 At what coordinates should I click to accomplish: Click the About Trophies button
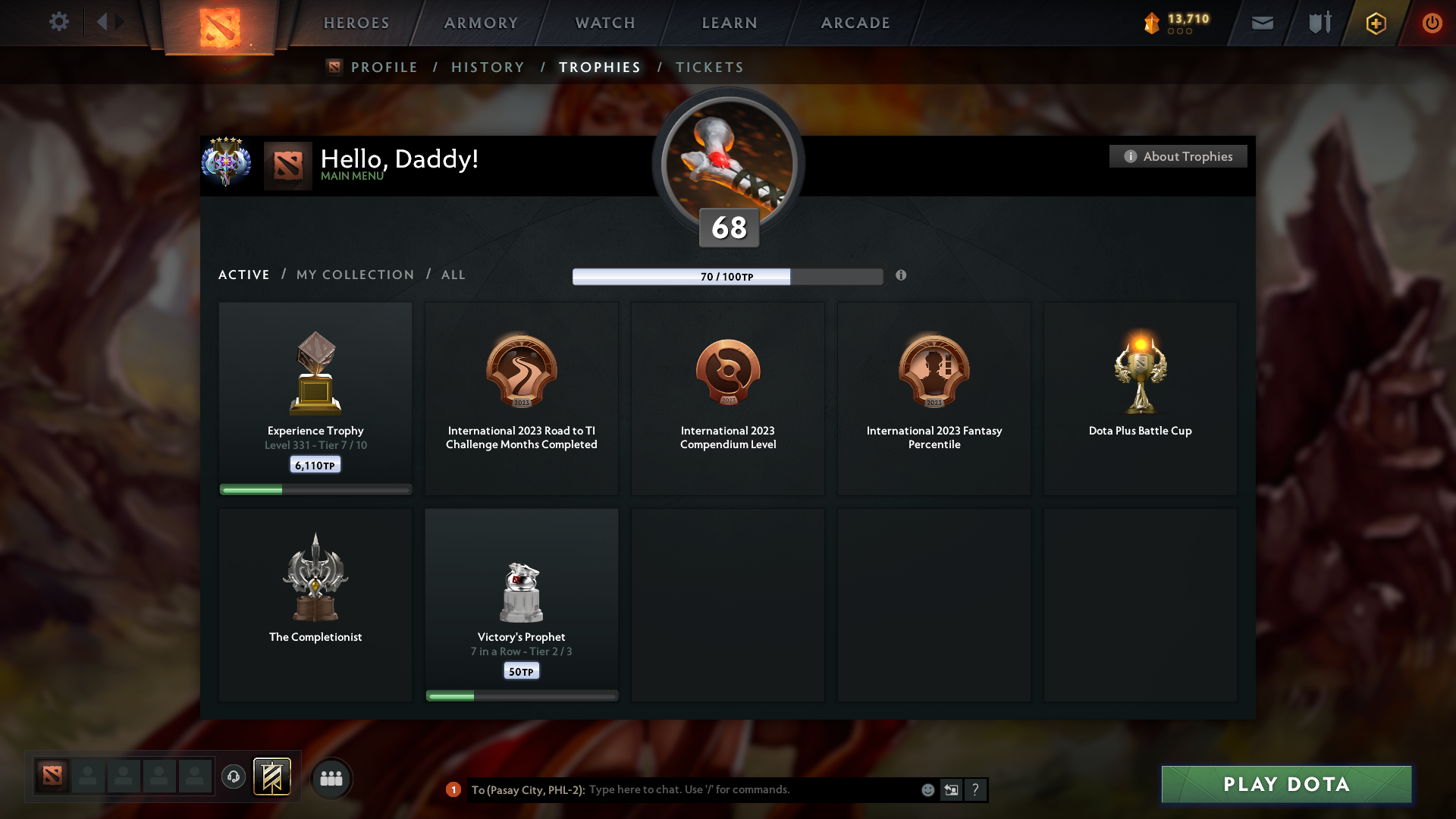(x=1178, y=156)
